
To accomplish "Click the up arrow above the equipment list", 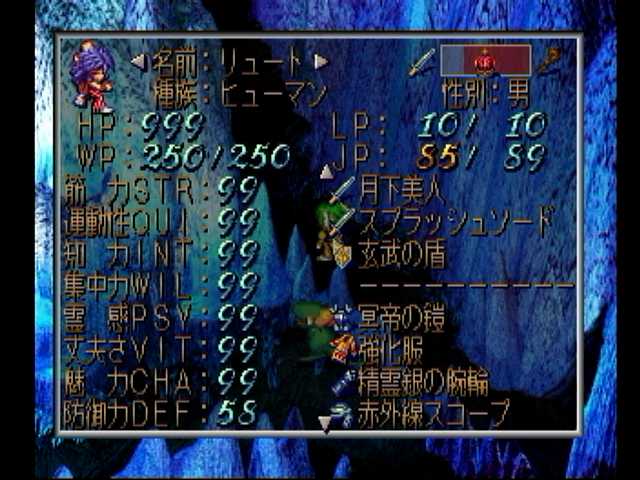I will [x=326, y=171].
